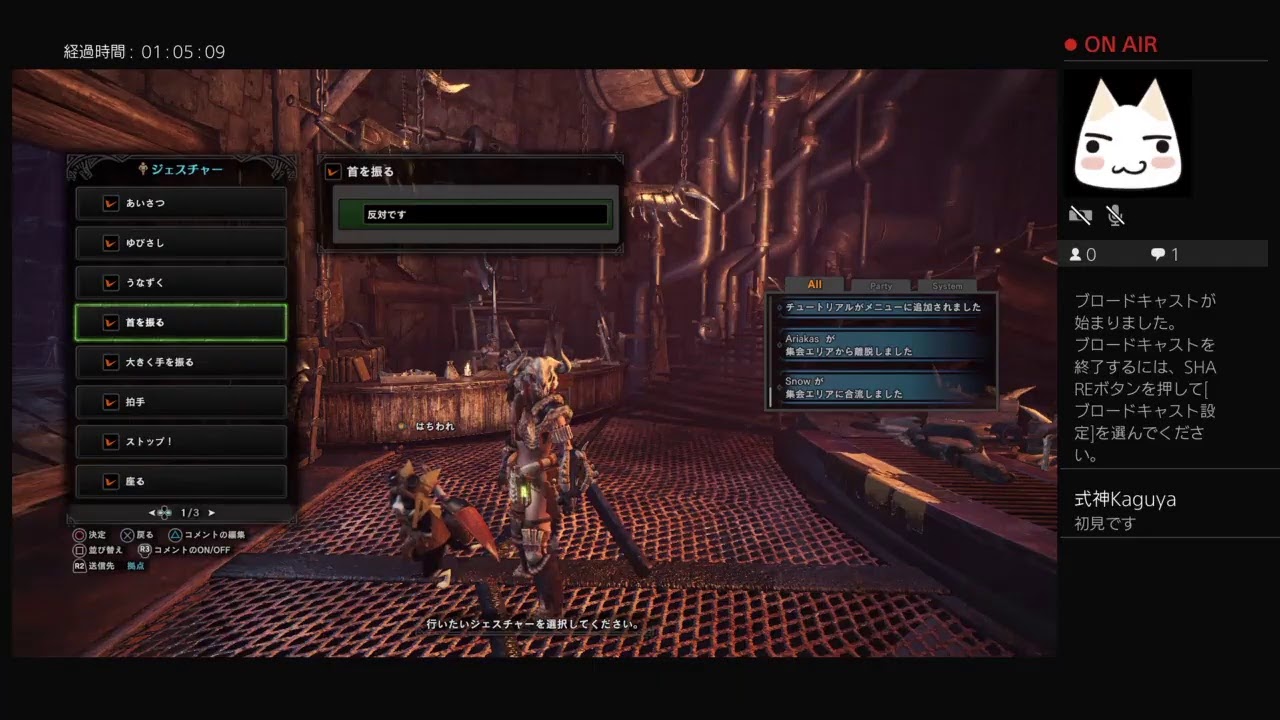
Task: Select the 座る gesture
Action: (181, 481)
